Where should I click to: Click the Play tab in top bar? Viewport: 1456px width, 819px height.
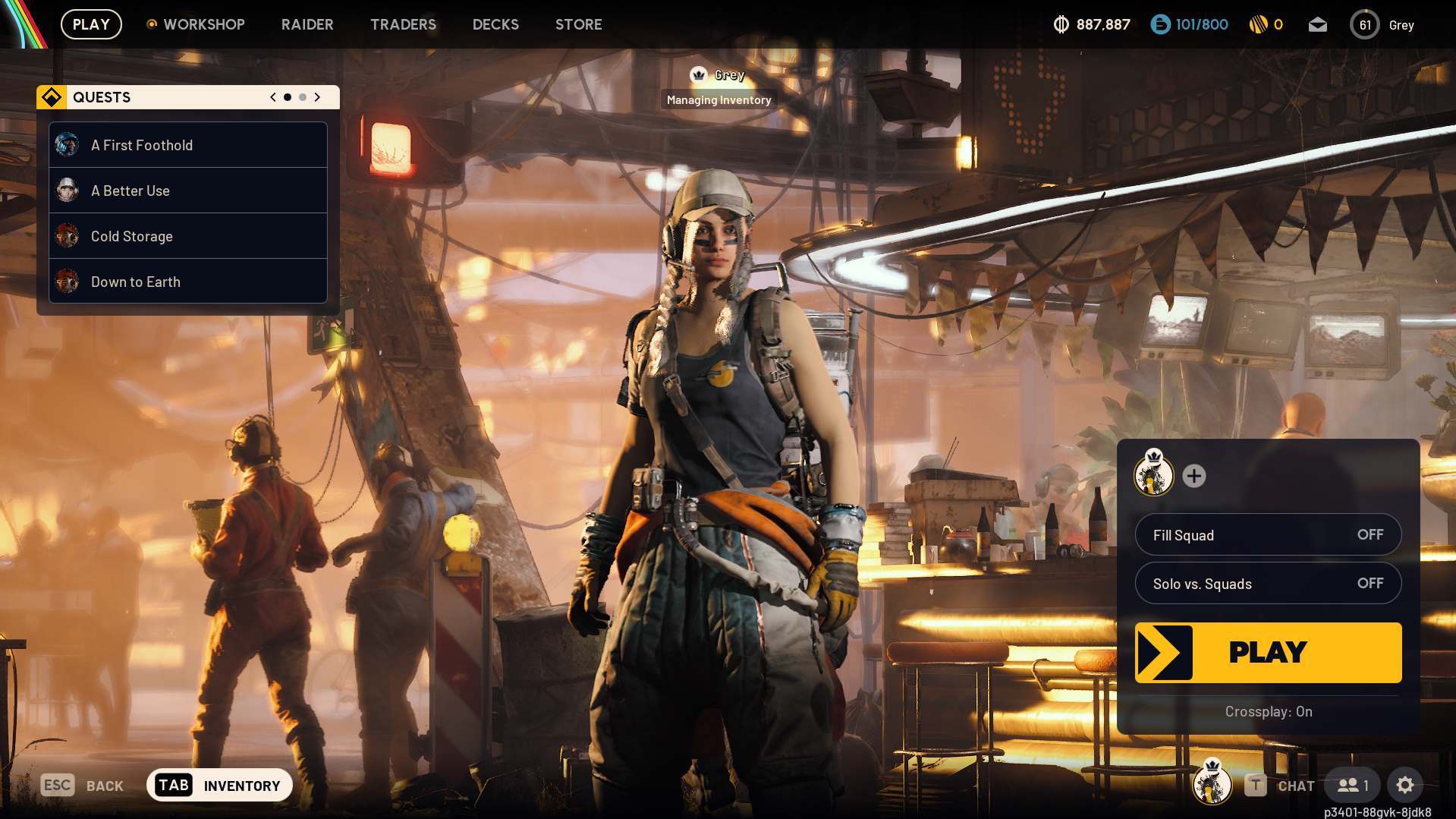point(91,24)
